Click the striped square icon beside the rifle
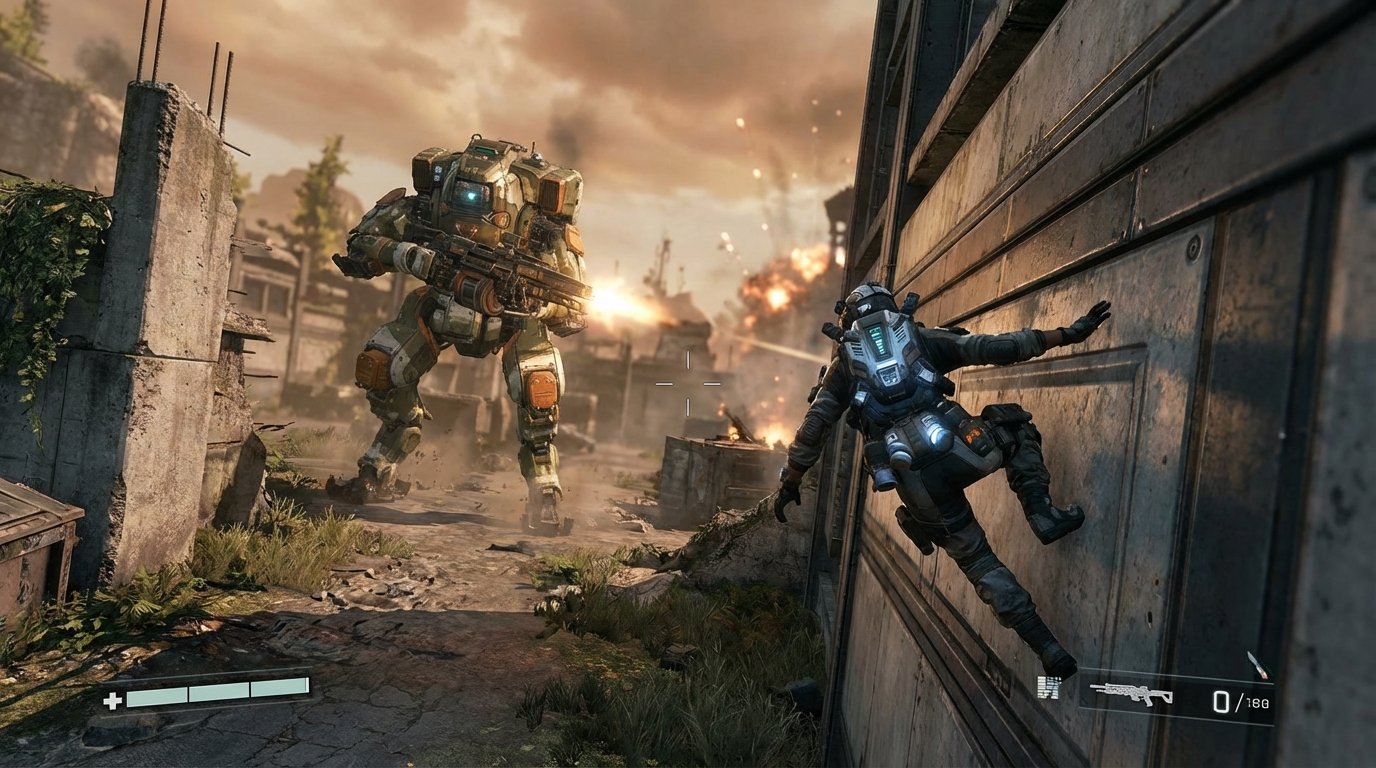 click(x=1049, y=687)
